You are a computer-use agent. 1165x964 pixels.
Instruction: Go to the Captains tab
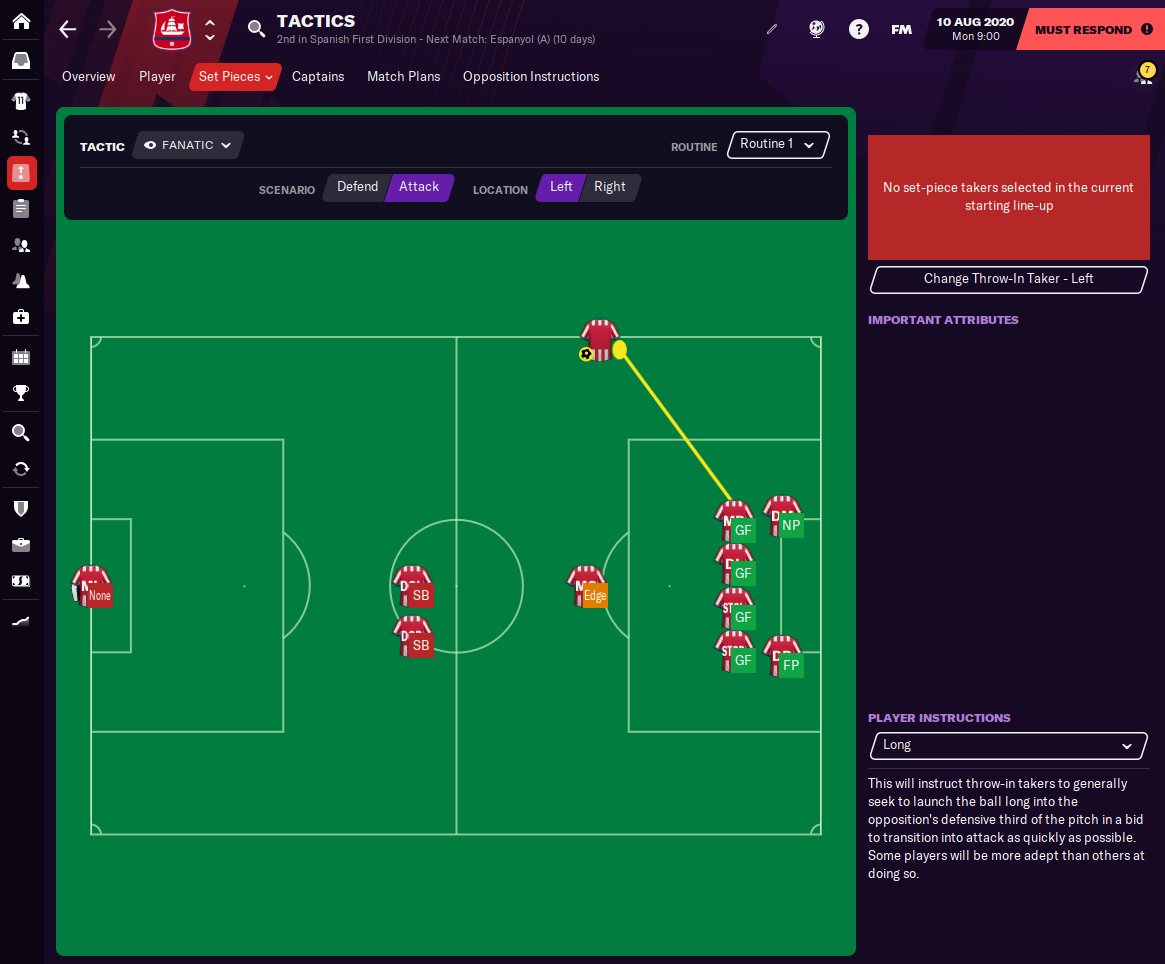click(x=318, y=77)
